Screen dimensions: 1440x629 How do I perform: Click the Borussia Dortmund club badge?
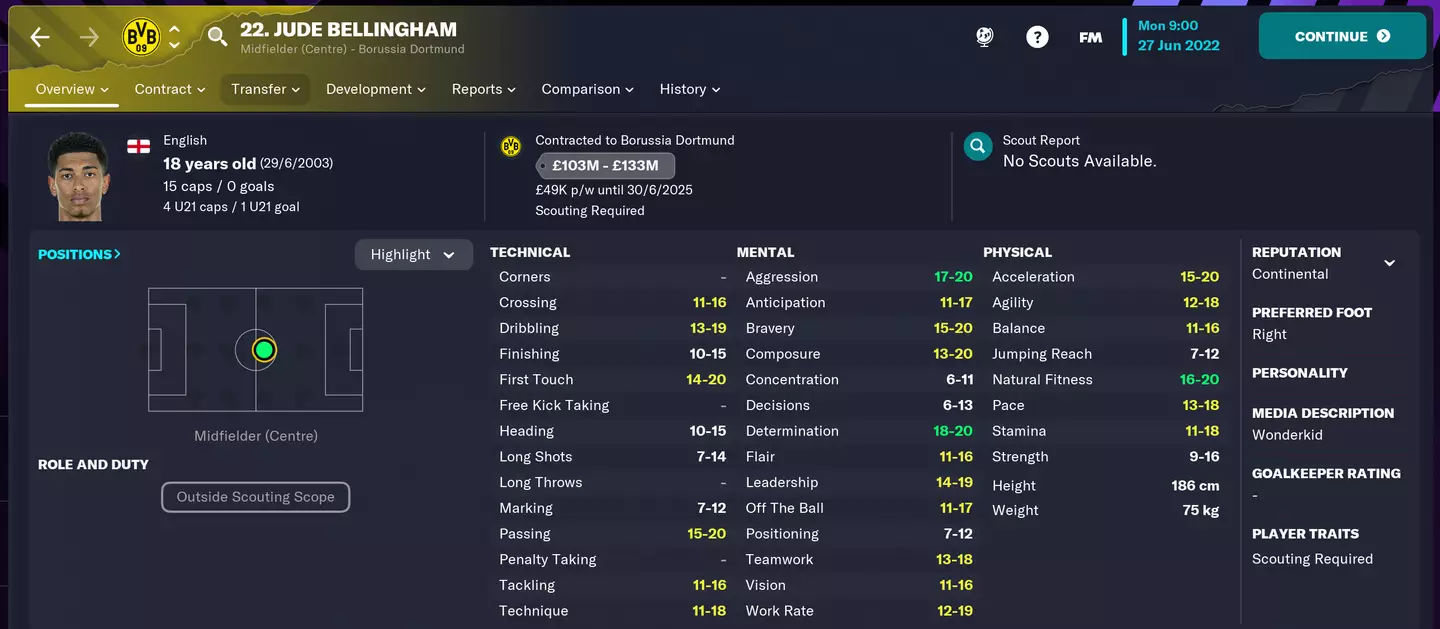[x=141, y=37]
